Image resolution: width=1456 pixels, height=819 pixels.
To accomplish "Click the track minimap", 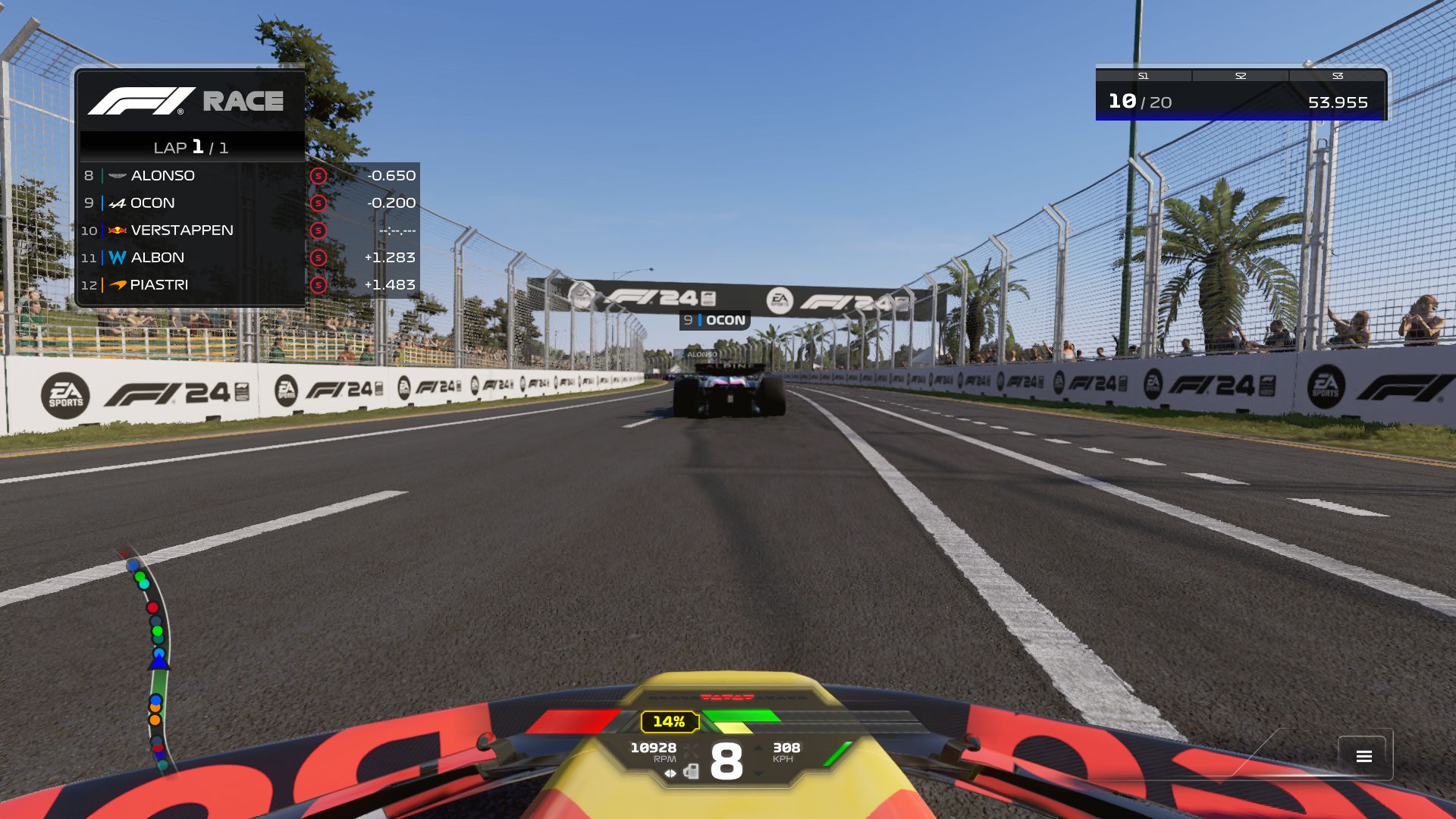I will (x=154, y=660).
